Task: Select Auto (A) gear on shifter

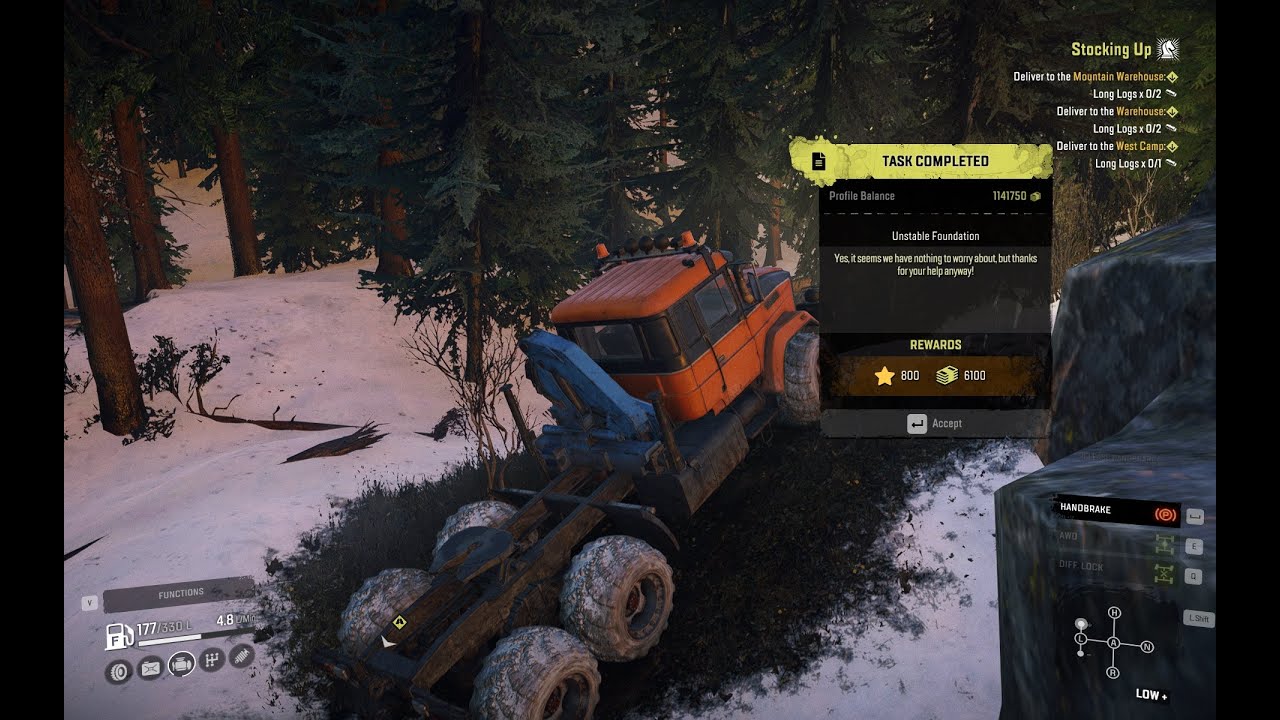Action: [1113, 642]
